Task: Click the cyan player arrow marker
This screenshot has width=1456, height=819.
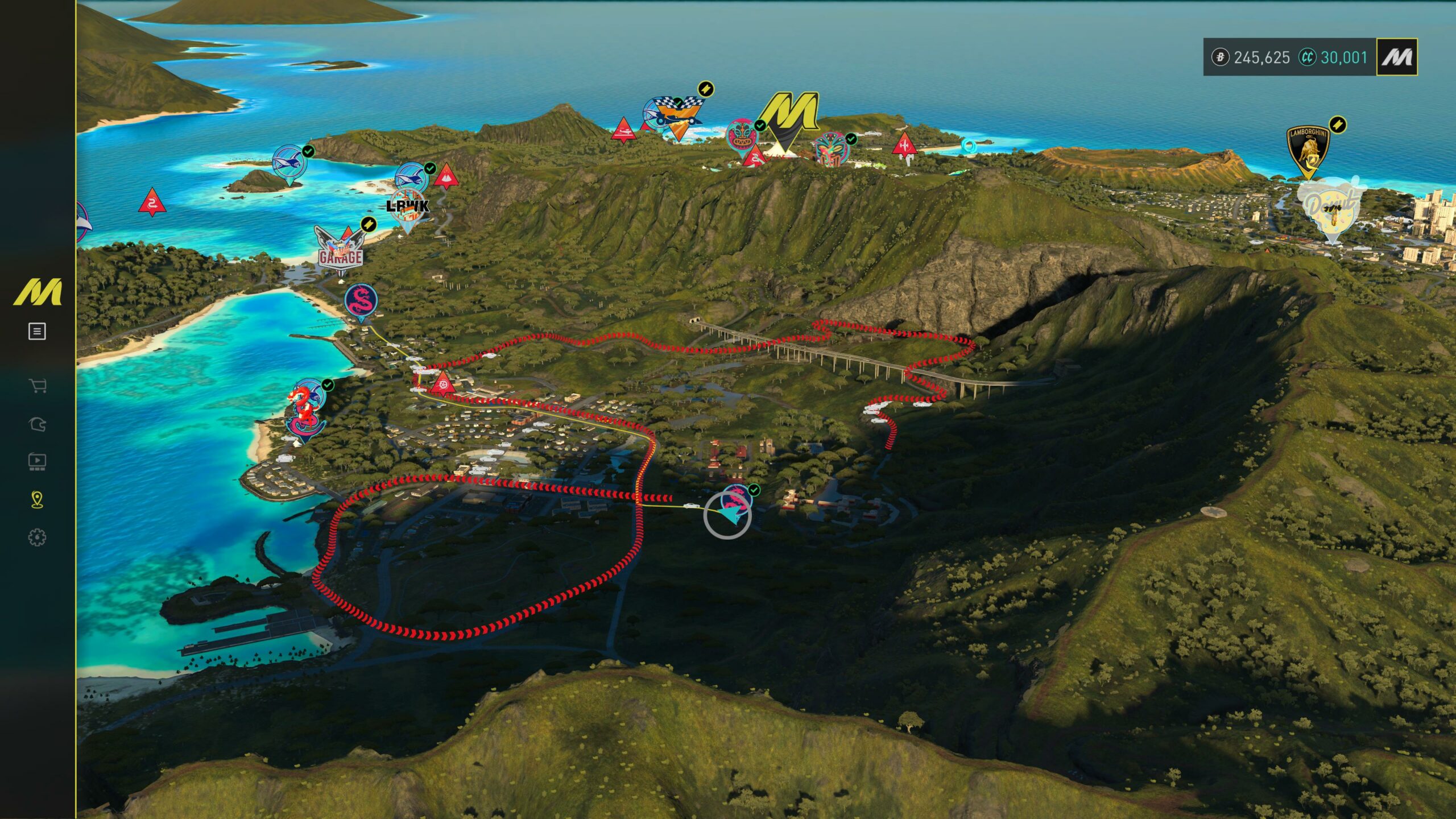Action: pos(730,515)
